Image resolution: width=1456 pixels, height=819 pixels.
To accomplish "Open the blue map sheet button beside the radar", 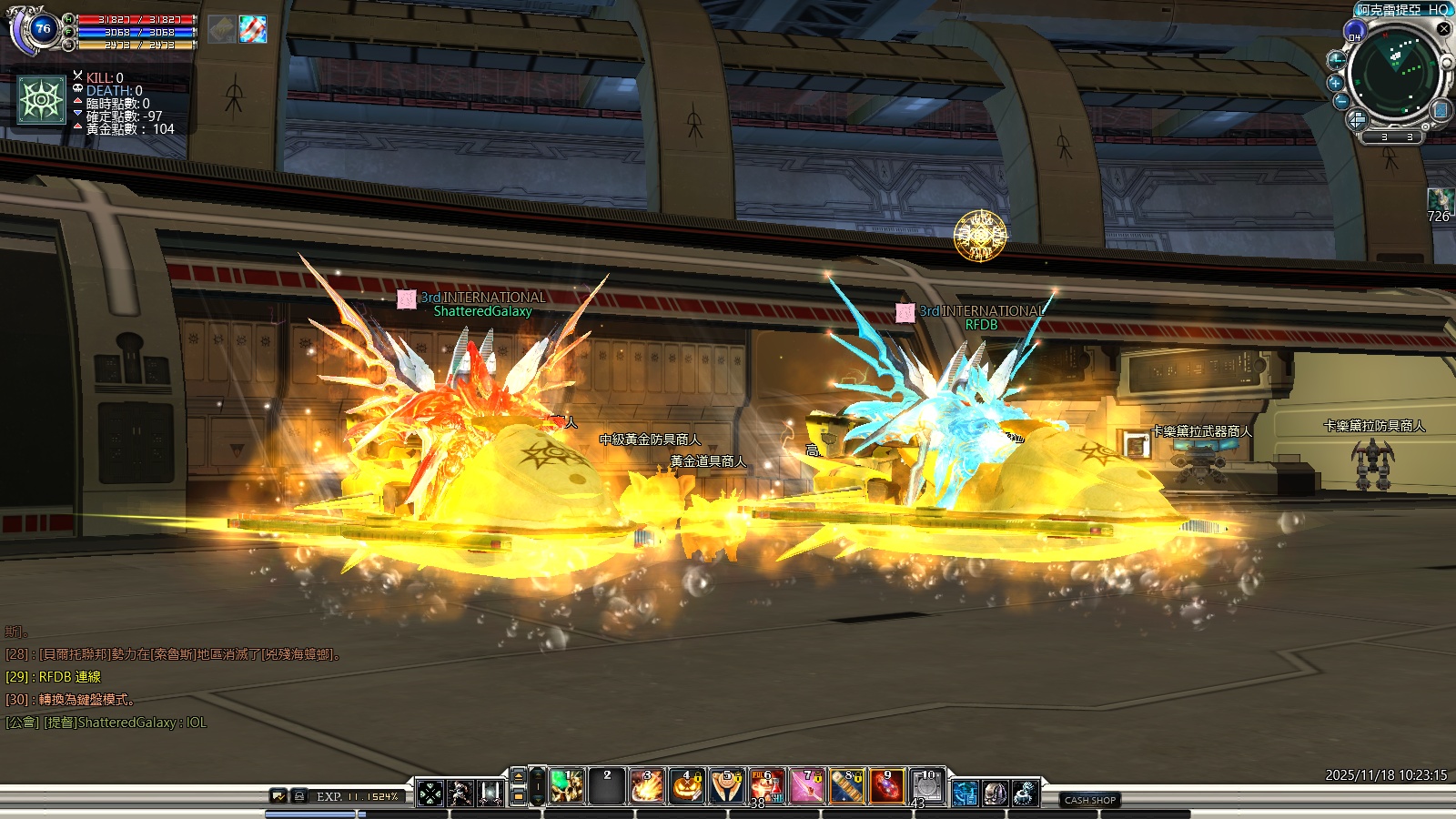I will click(1440, 110).
